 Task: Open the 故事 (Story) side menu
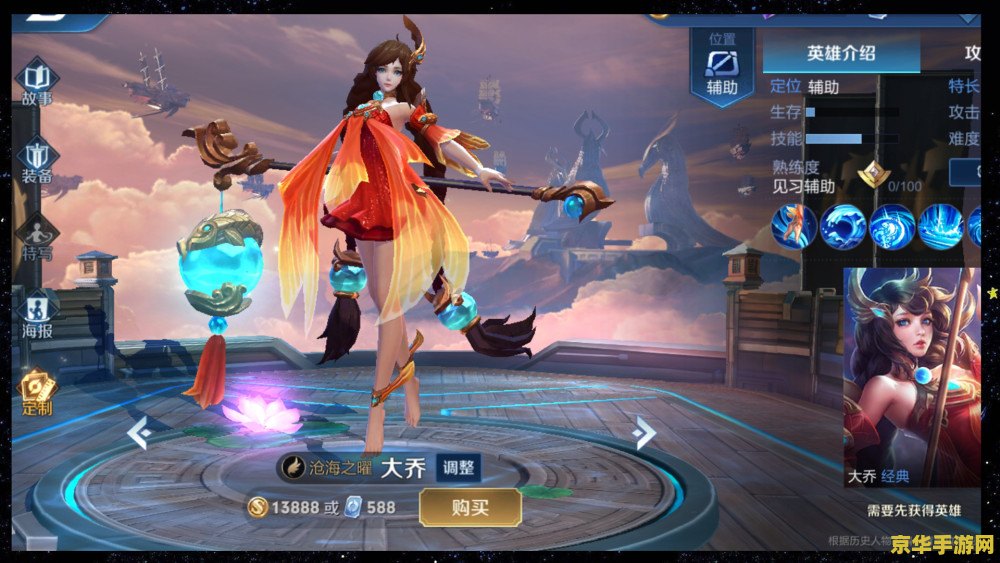(37, 82)
